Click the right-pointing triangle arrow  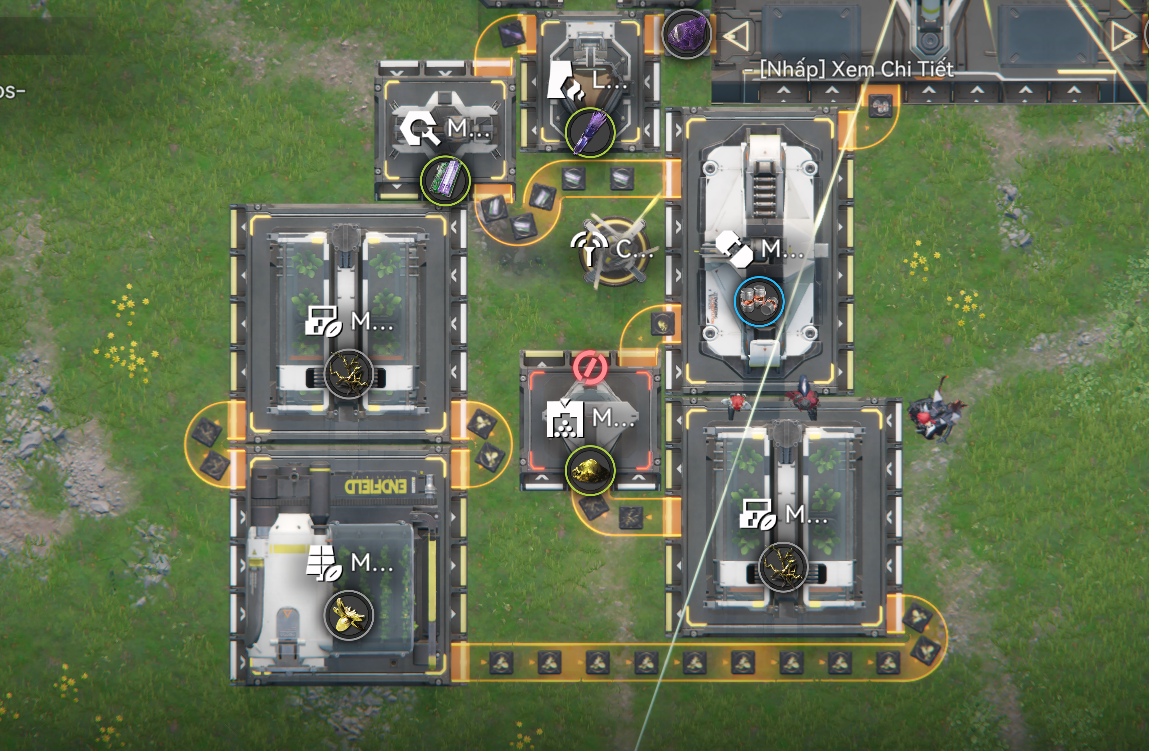1123,37
